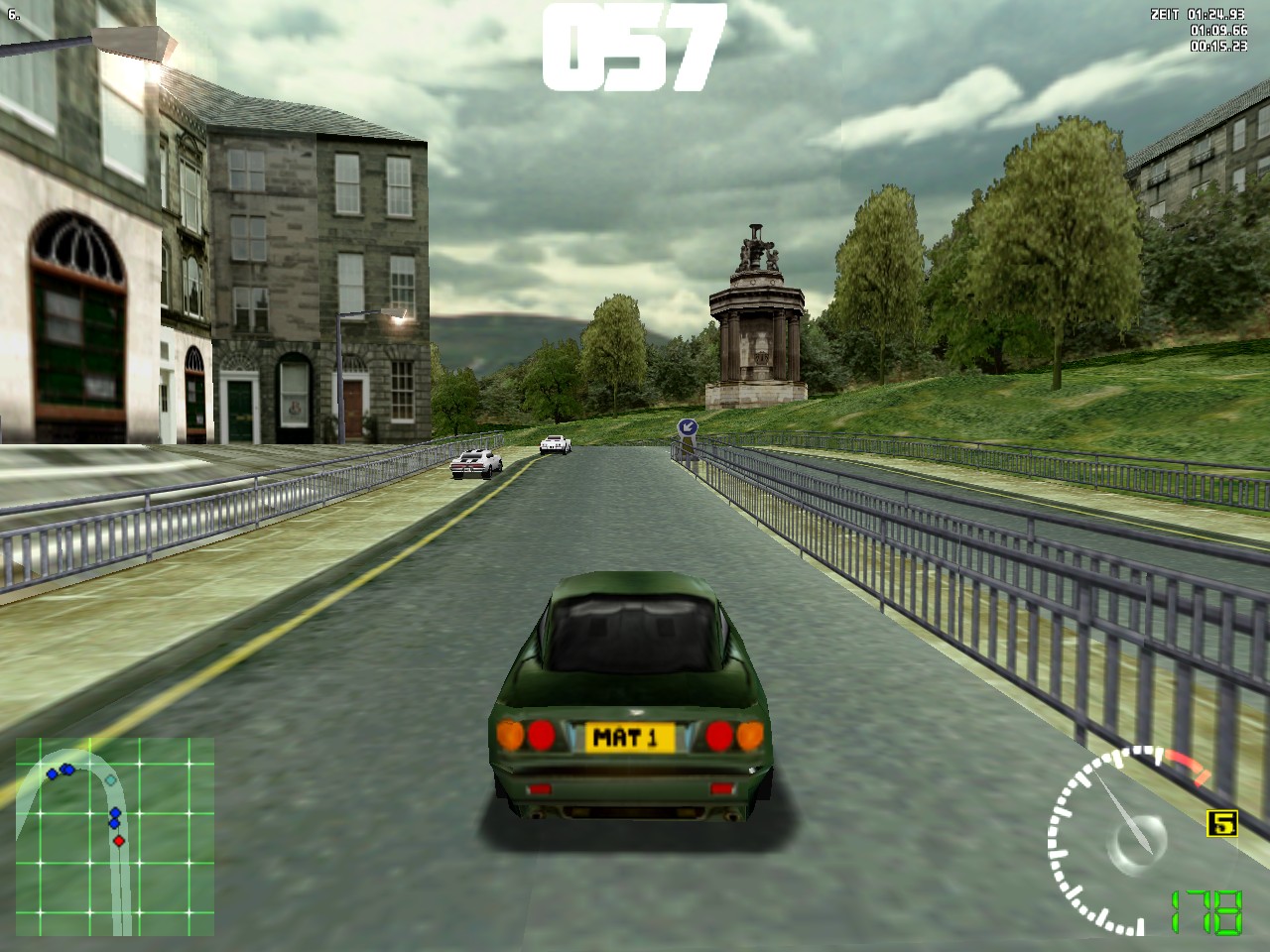
Task: Click the gear indicator showing 5
Action: (x=1222, y=823)
